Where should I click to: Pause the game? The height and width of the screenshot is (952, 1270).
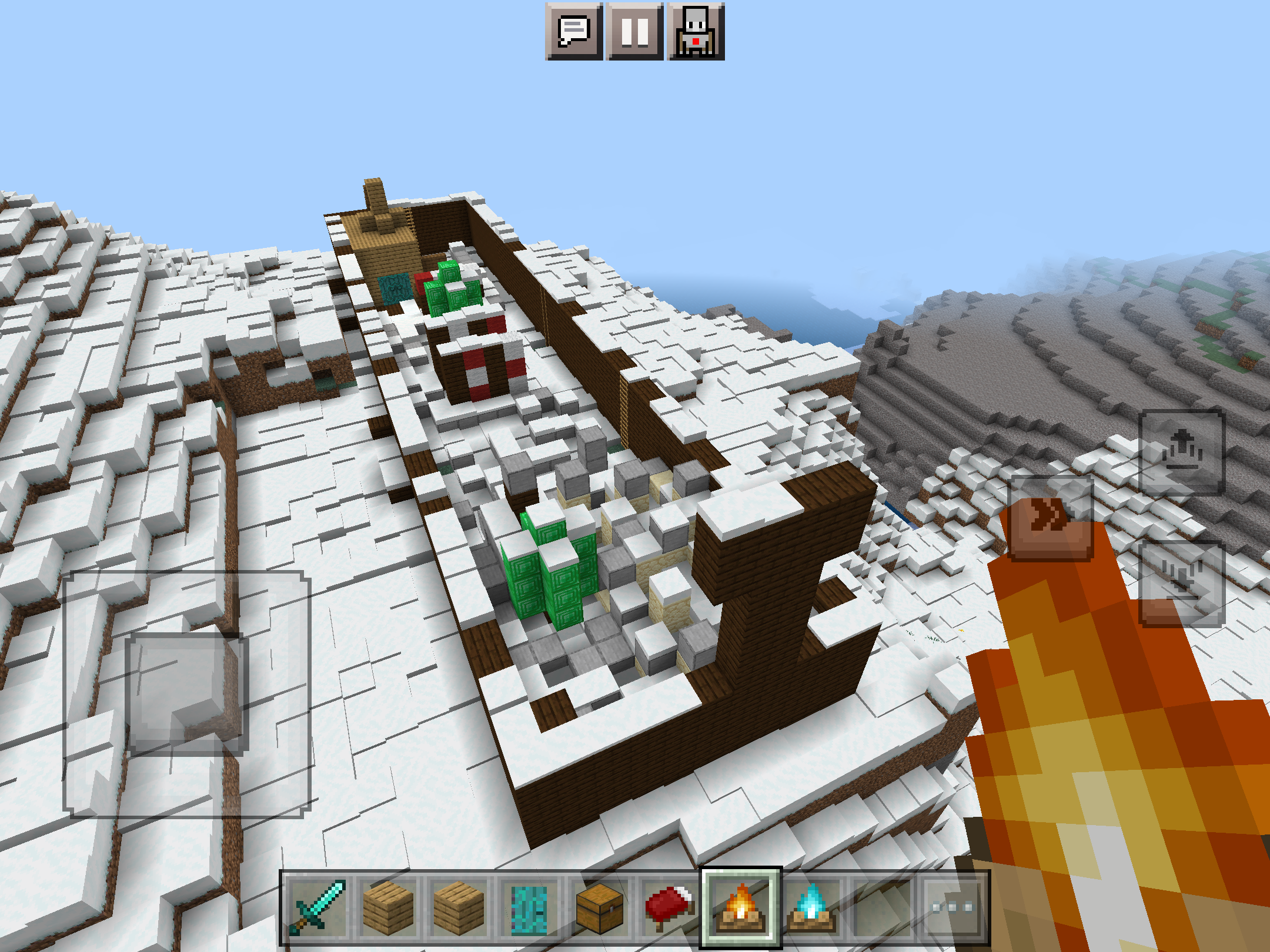tap(635, 31)
